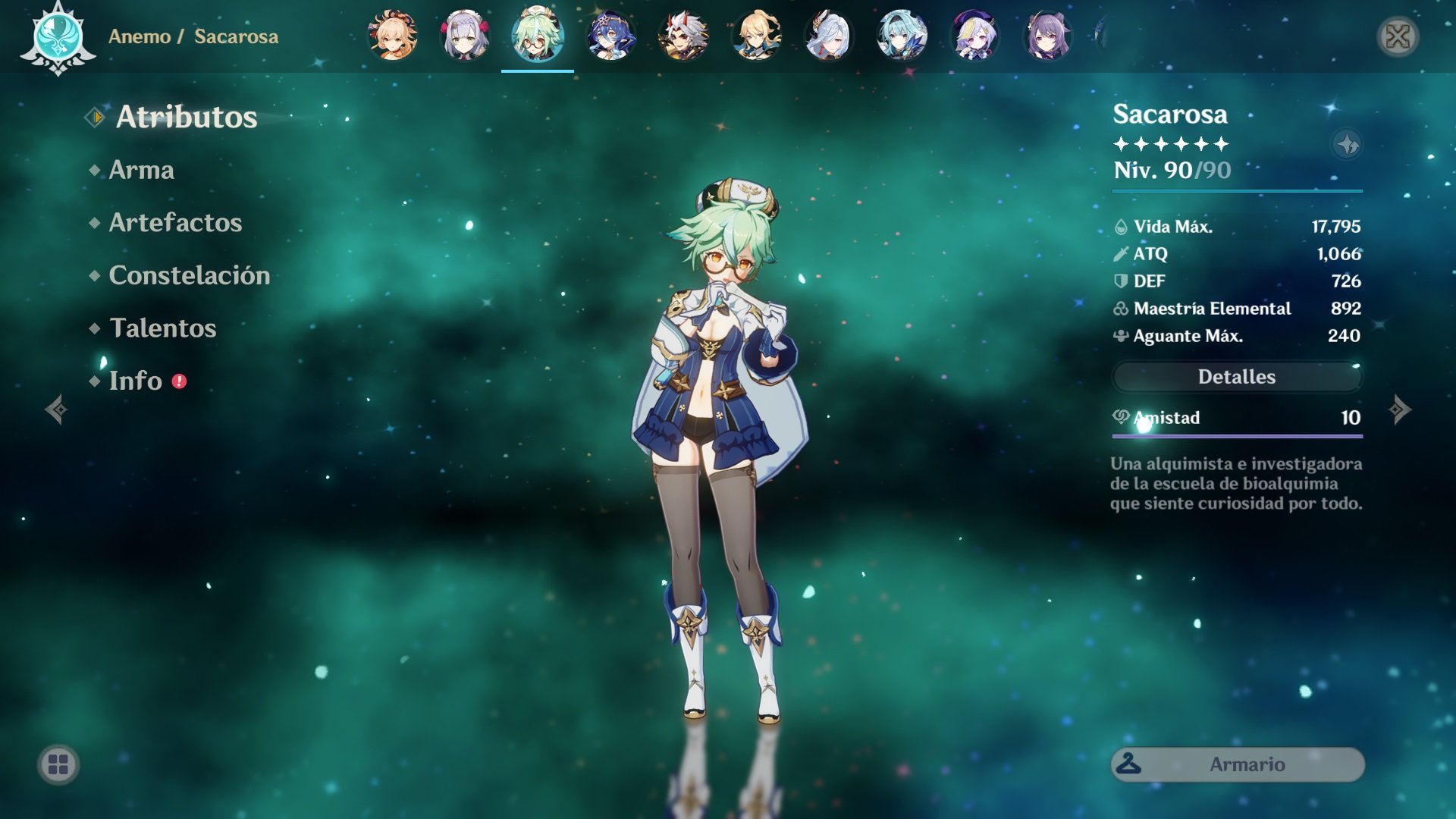Screen dimensions: 1456x819
Task: Show the Info section
Action: click(x=136, y=381)
